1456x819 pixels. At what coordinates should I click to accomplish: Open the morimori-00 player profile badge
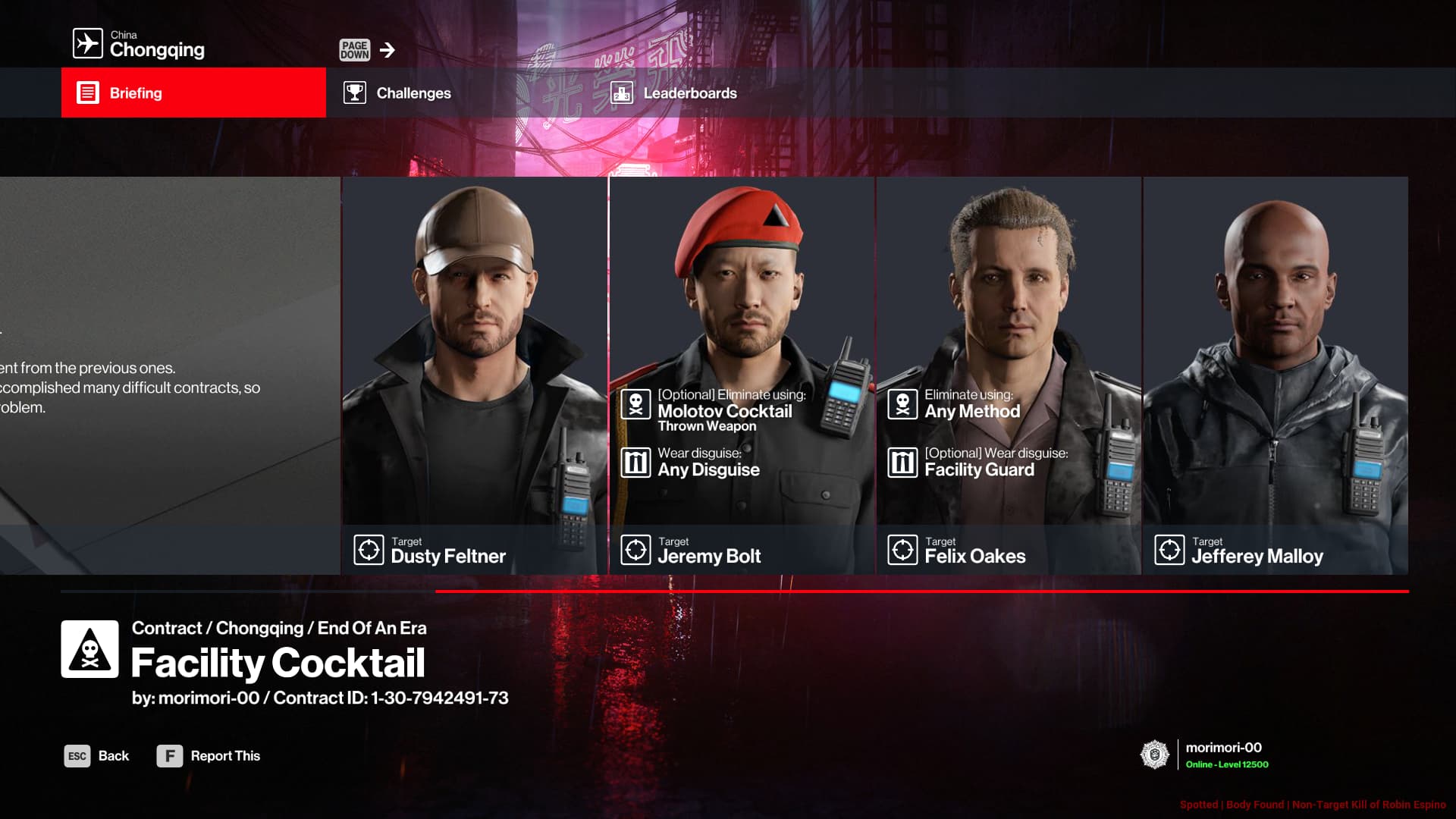coord(1206,755)
